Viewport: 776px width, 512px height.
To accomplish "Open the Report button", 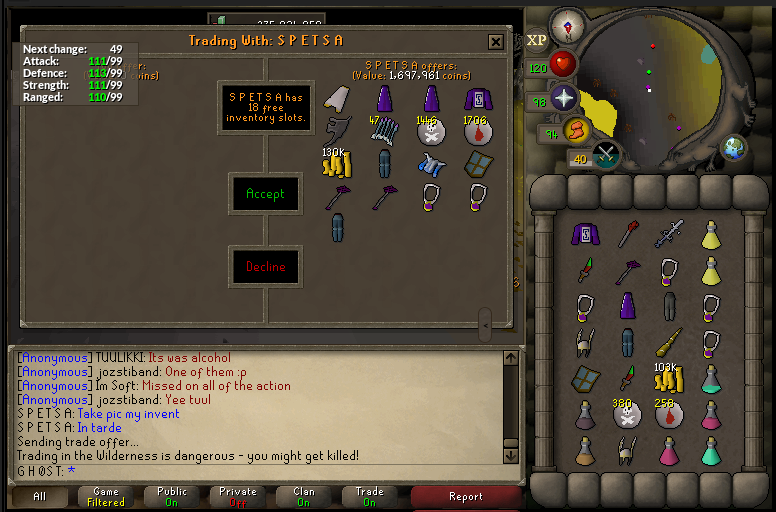I will tap(465, 496).
